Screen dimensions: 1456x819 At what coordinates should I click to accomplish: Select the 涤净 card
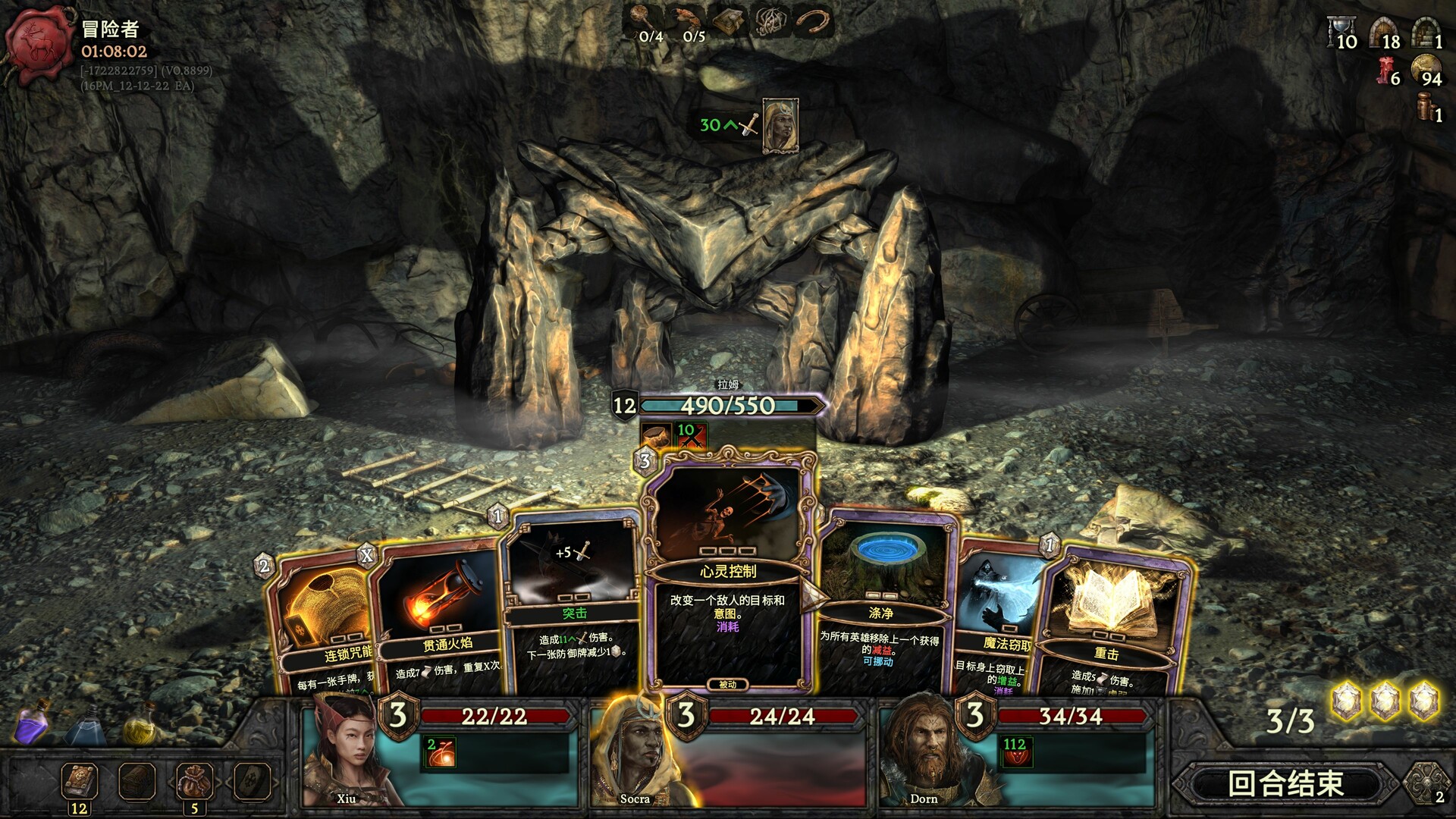click(x=883, y=607)
